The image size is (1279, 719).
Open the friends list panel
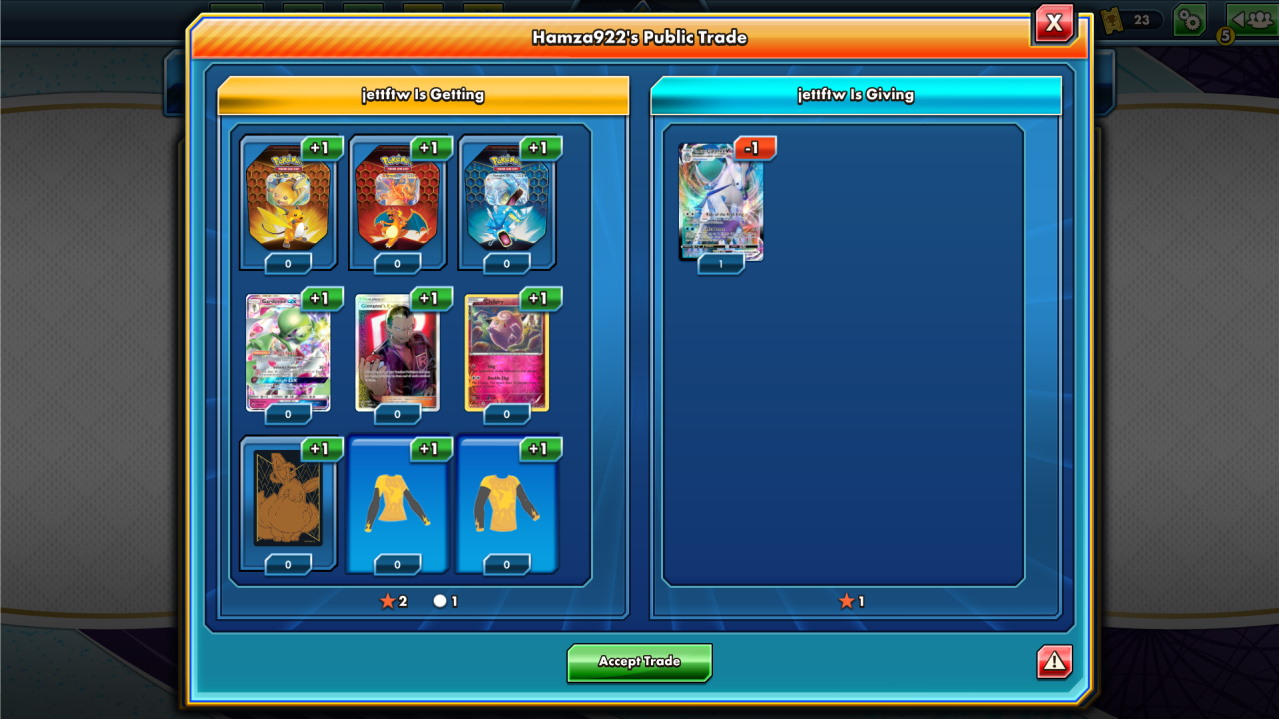click(x=1251, y=20)
